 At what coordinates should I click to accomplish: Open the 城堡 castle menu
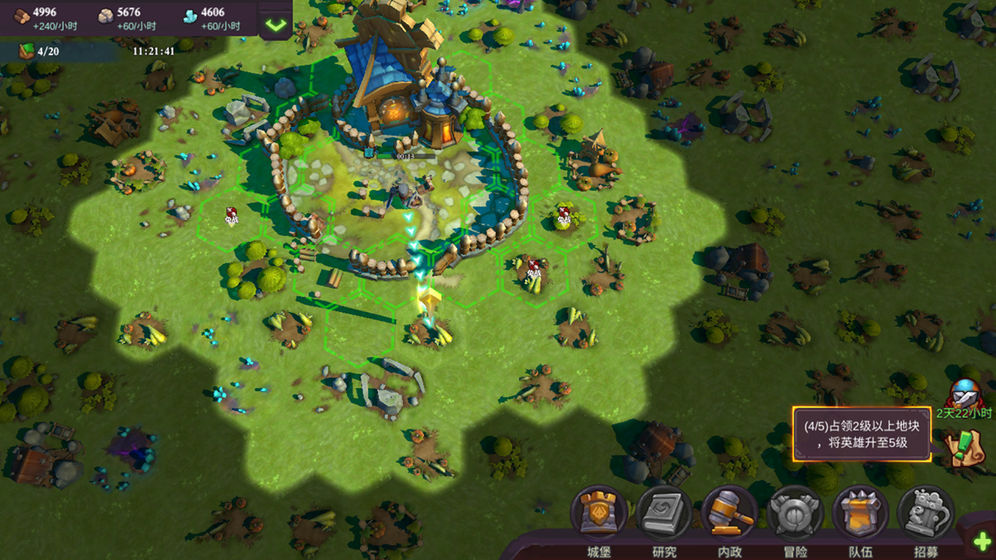[x=598, y=513]
